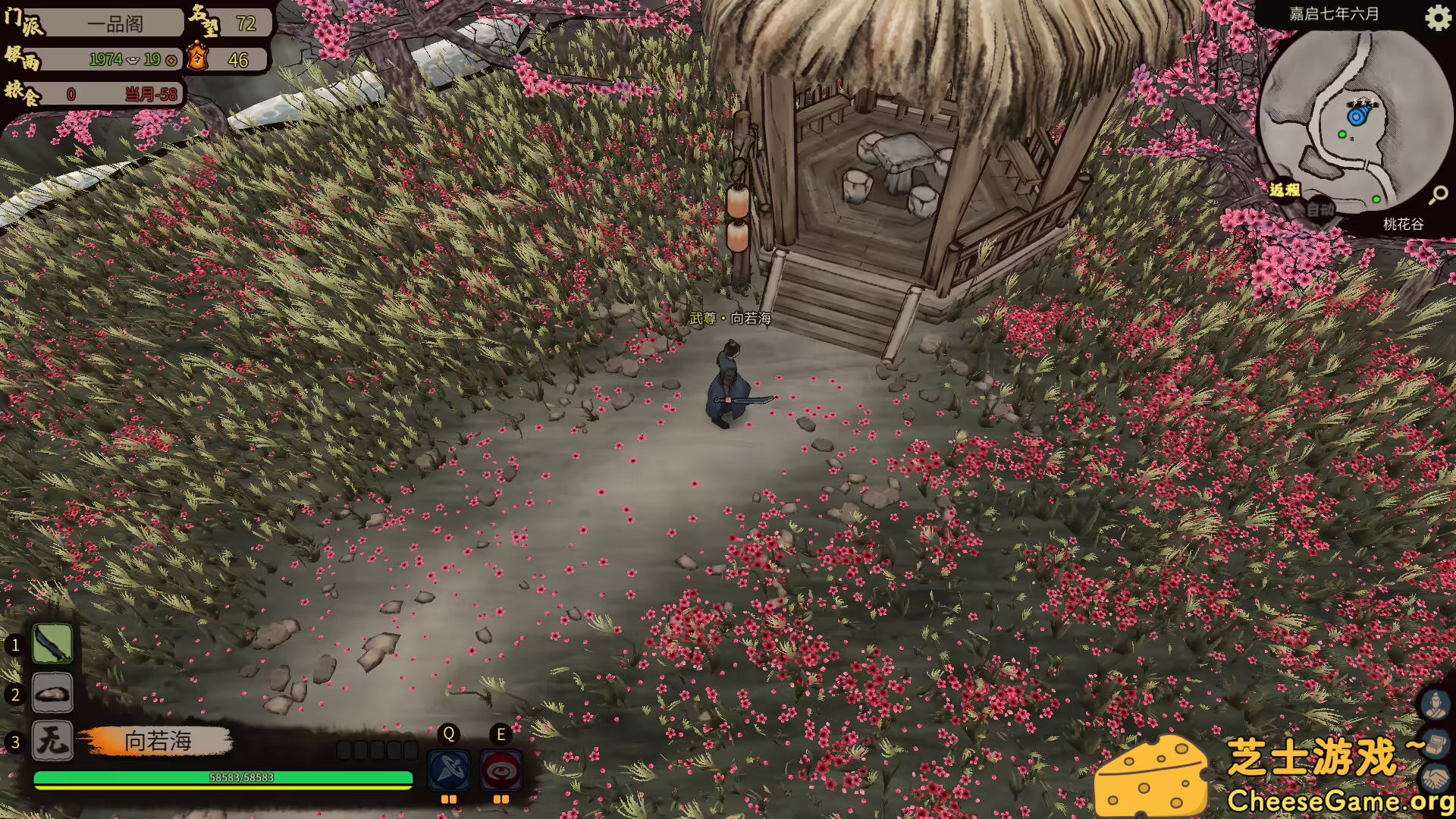The height and width of the screenshot is (819, 1456).
Task: Open the character portrait menu icon
Action: pos(1435,704)
